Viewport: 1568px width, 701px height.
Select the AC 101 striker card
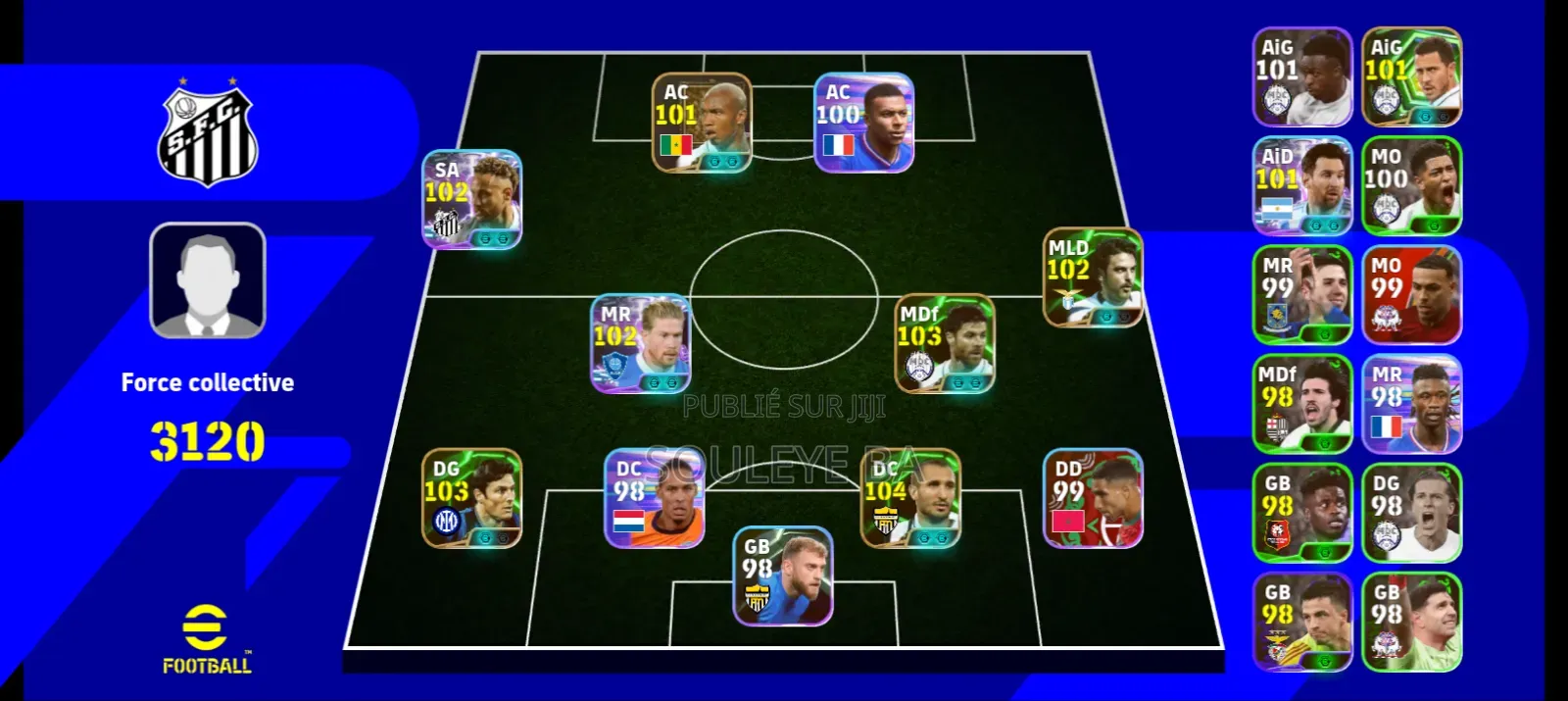702,123
